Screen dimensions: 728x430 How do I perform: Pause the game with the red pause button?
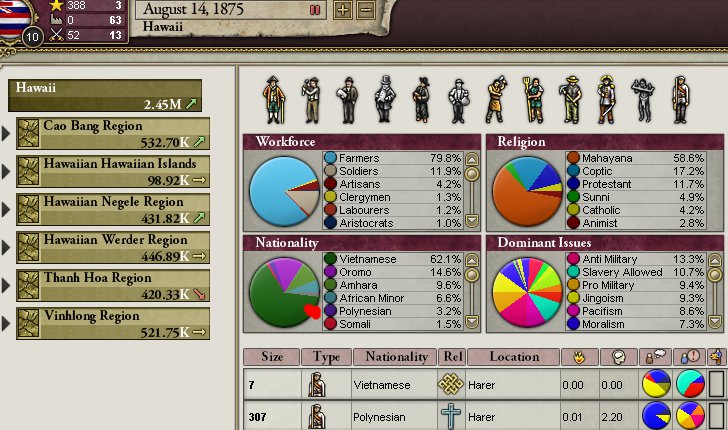[316, 9]
